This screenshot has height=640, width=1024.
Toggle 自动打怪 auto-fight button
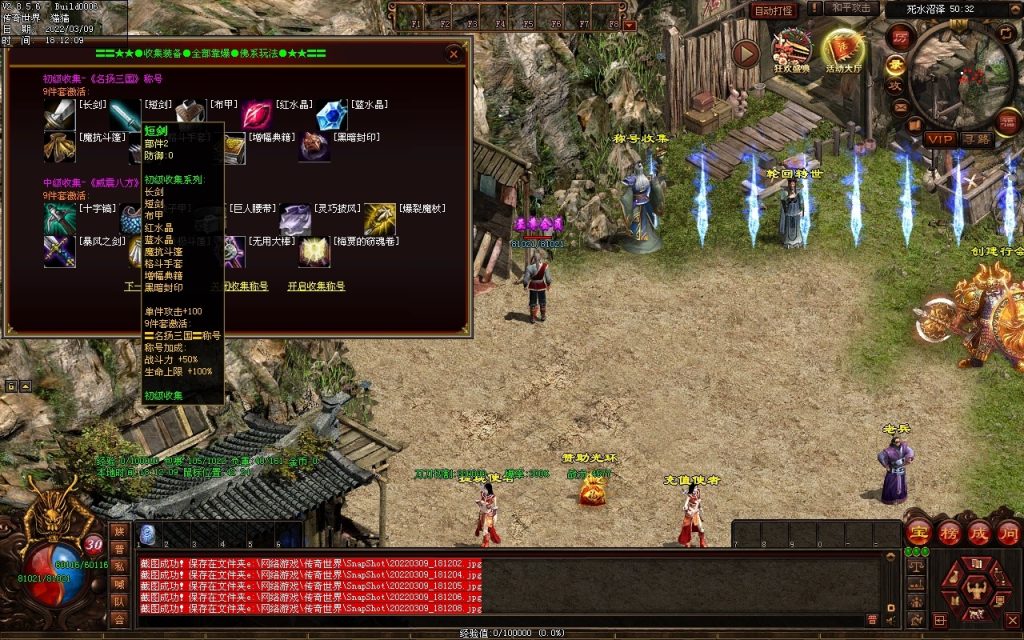tap(773, 10)
